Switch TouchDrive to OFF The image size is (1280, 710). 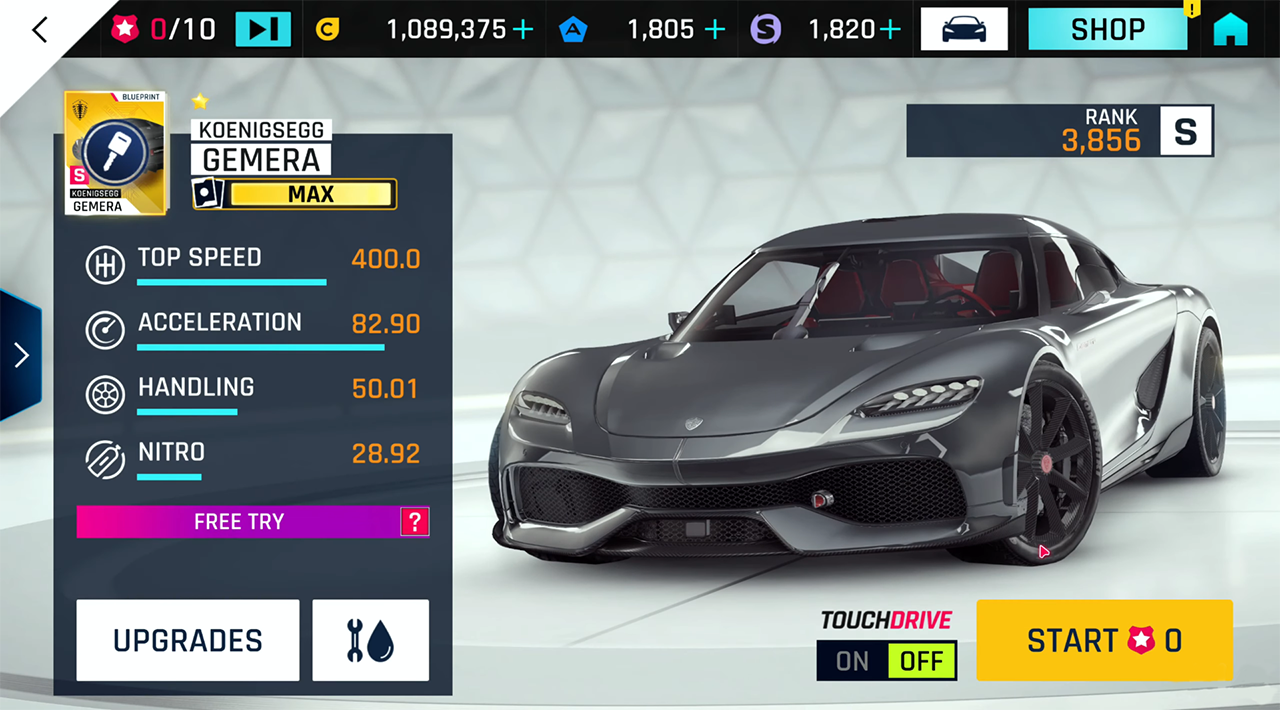click(921, 661)
